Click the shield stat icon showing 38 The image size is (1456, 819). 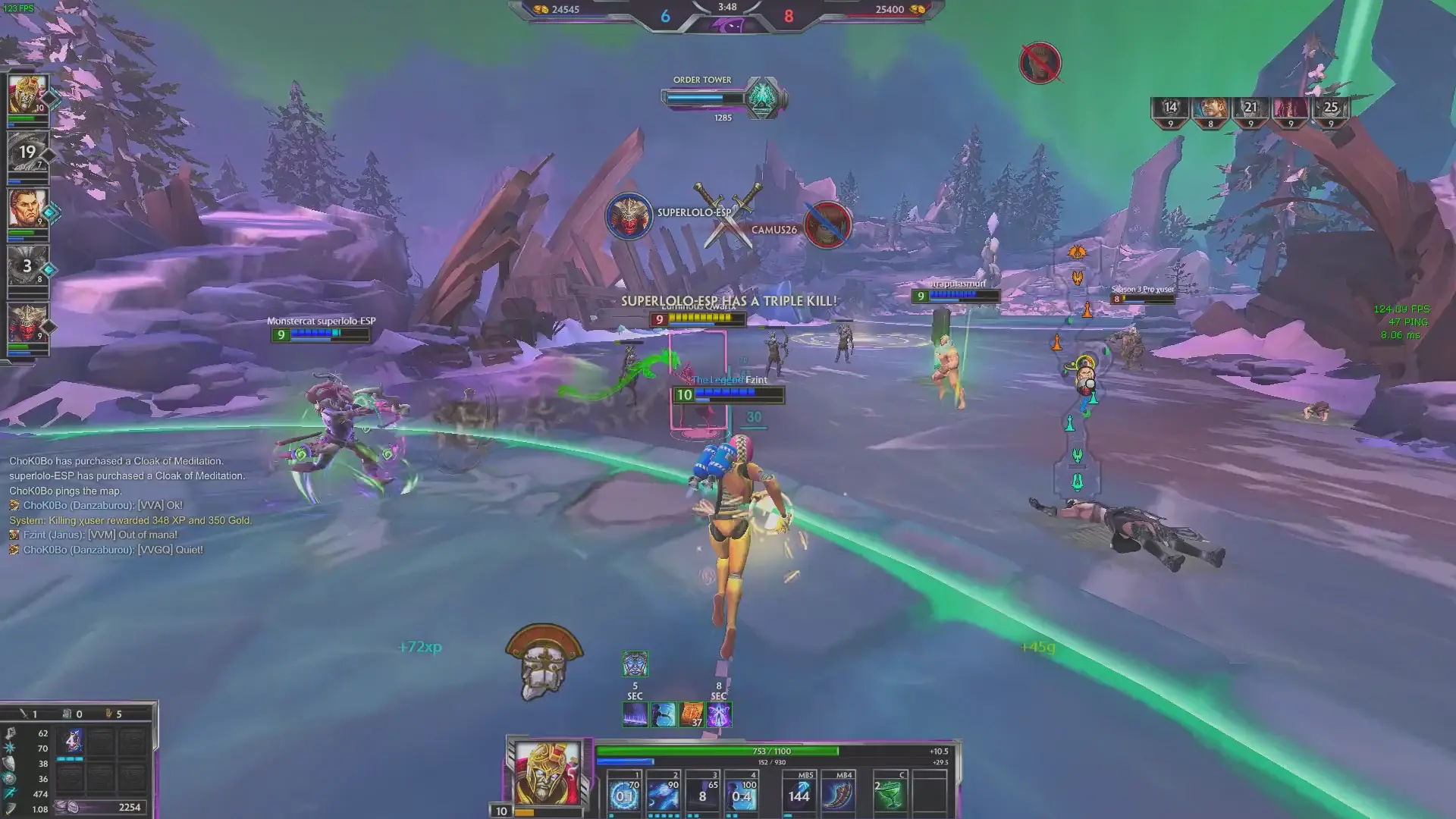click(9, 764)
